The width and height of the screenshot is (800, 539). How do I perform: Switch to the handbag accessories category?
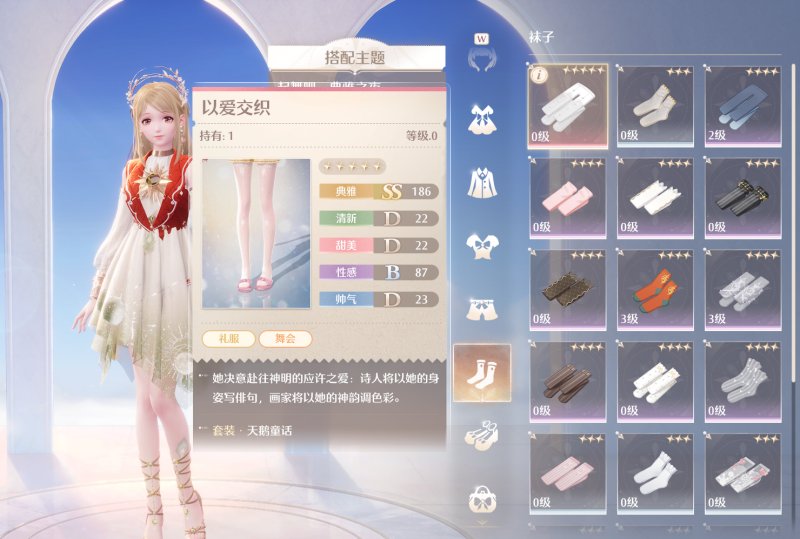point(481,497)
